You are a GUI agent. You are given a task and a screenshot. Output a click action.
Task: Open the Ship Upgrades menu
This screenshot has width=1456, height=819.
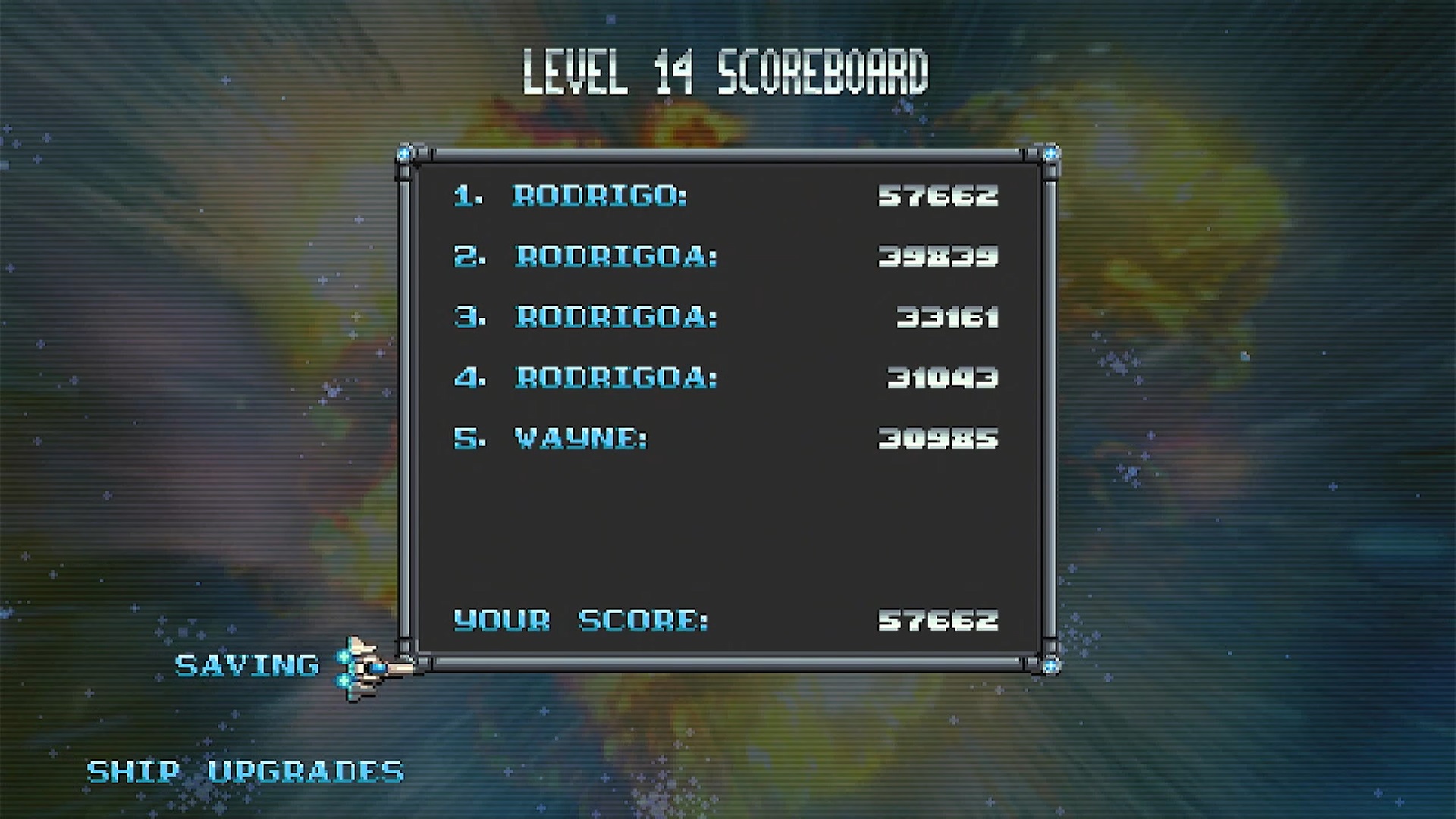tap(245, 771)
